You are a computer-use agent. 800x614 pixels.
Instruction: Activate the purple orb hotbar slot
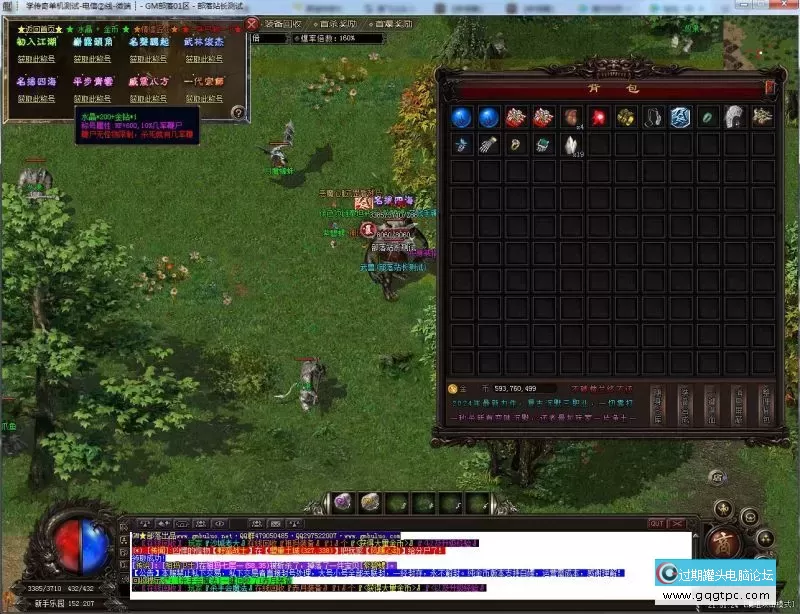[343, 500]
